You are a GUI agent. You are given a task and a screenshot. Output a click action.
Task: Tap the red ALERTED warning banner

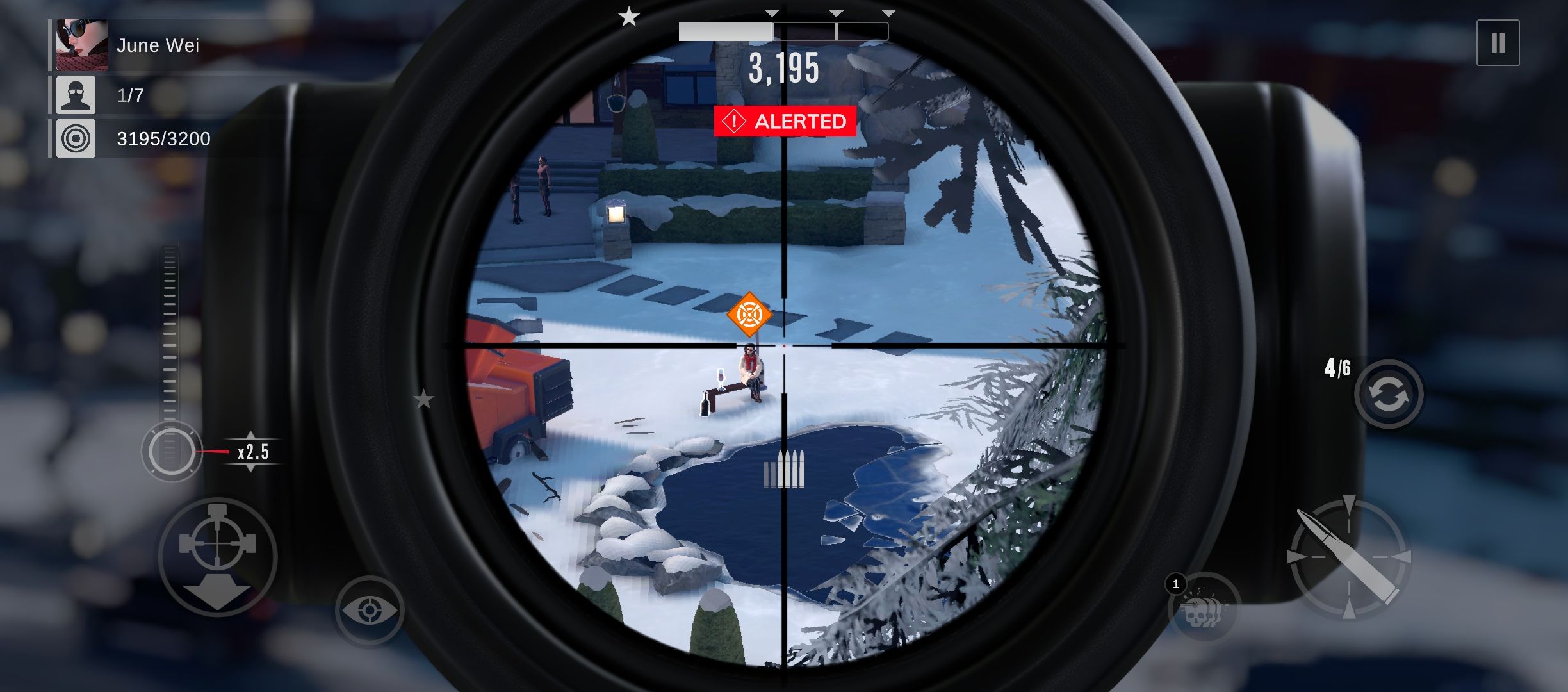(x=783, y=120)
